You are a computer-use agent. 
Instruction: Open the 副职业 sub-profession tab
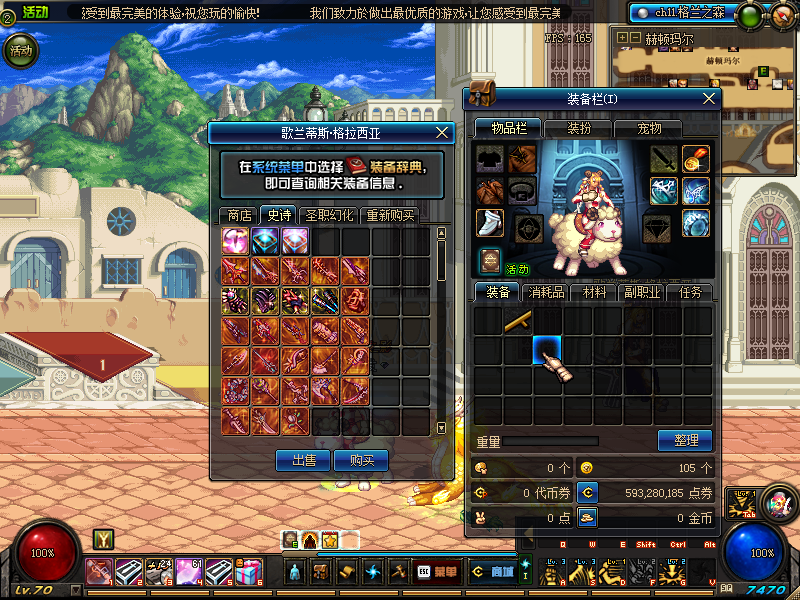tap(643, 293)
